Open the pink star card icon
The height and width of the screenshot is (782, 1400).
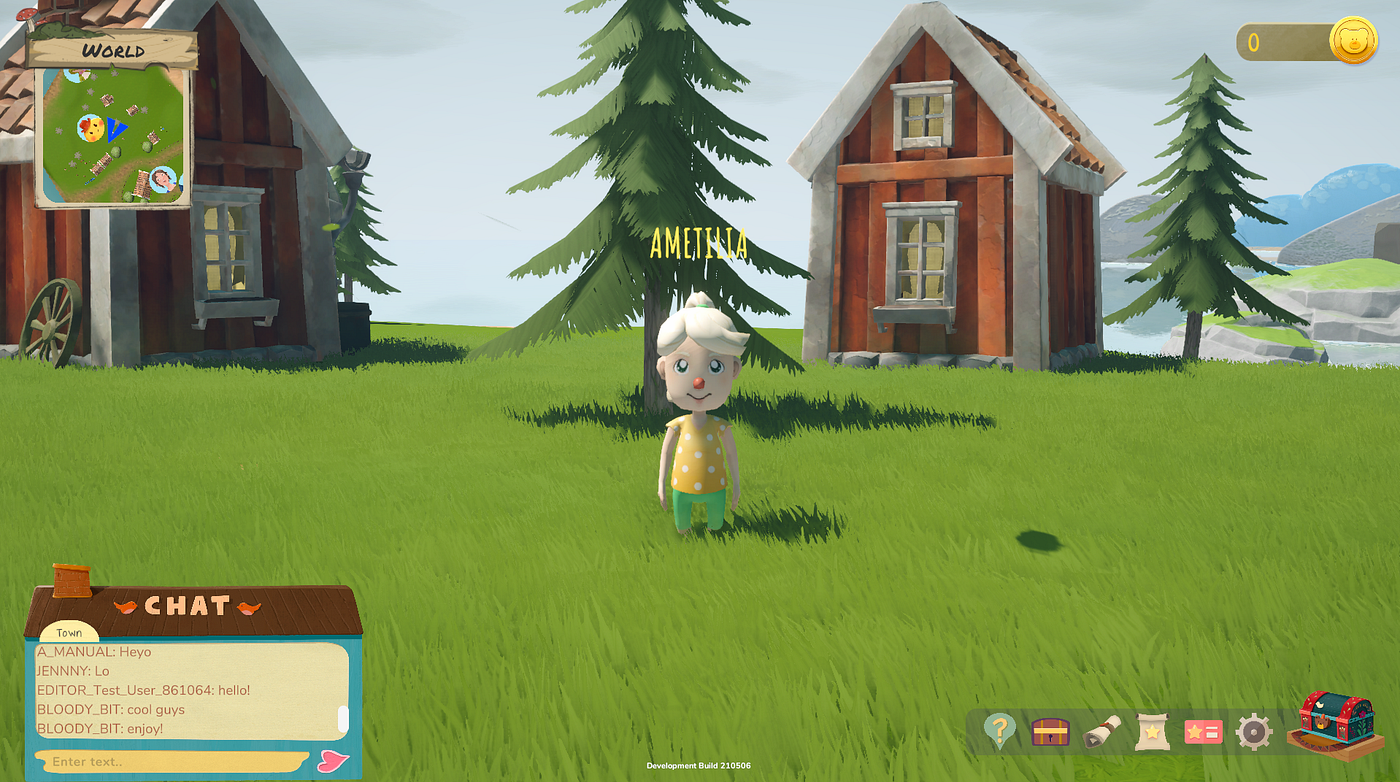pos(1203,732)
